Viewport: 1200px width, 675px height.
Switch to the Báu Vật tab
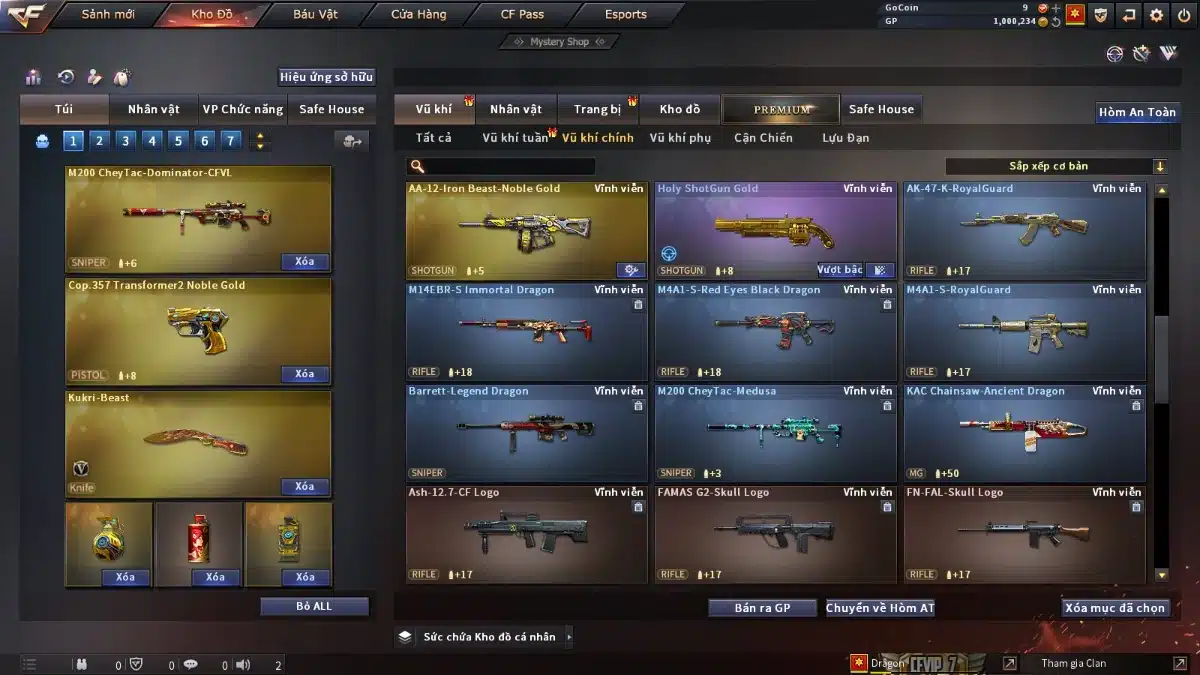[x=315, y=15]
